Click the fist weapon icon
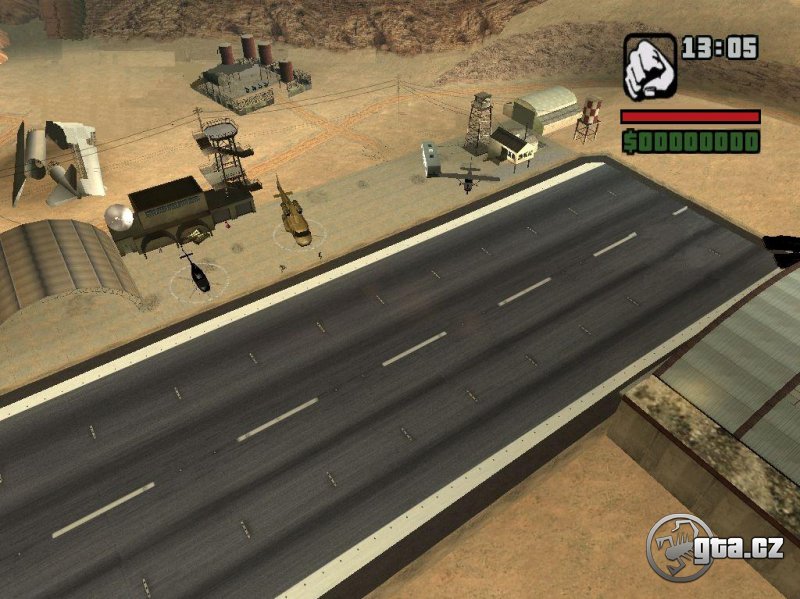 click(x=650, y=66)
